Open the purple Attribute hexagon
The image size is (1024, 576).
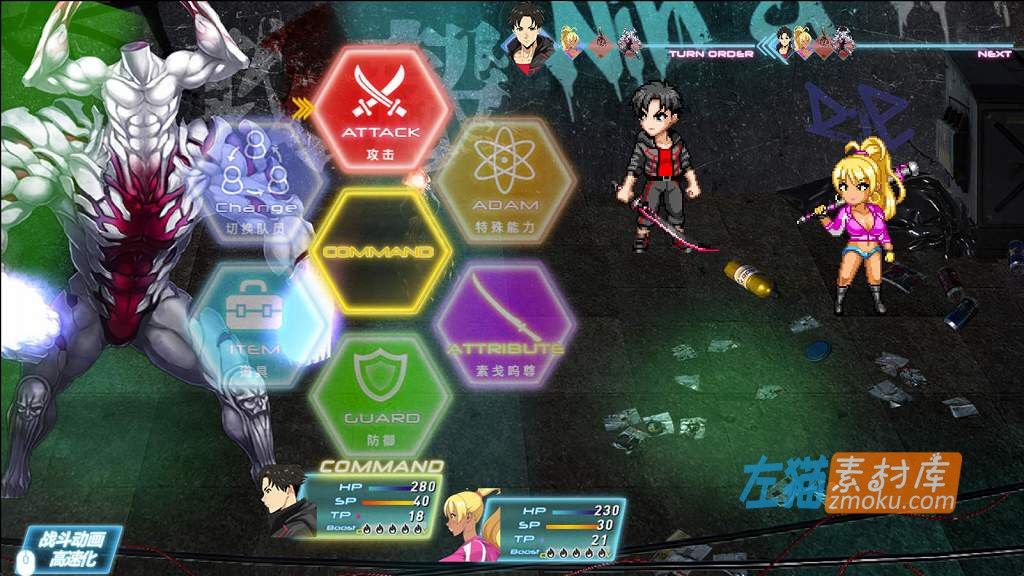(504, 325)
